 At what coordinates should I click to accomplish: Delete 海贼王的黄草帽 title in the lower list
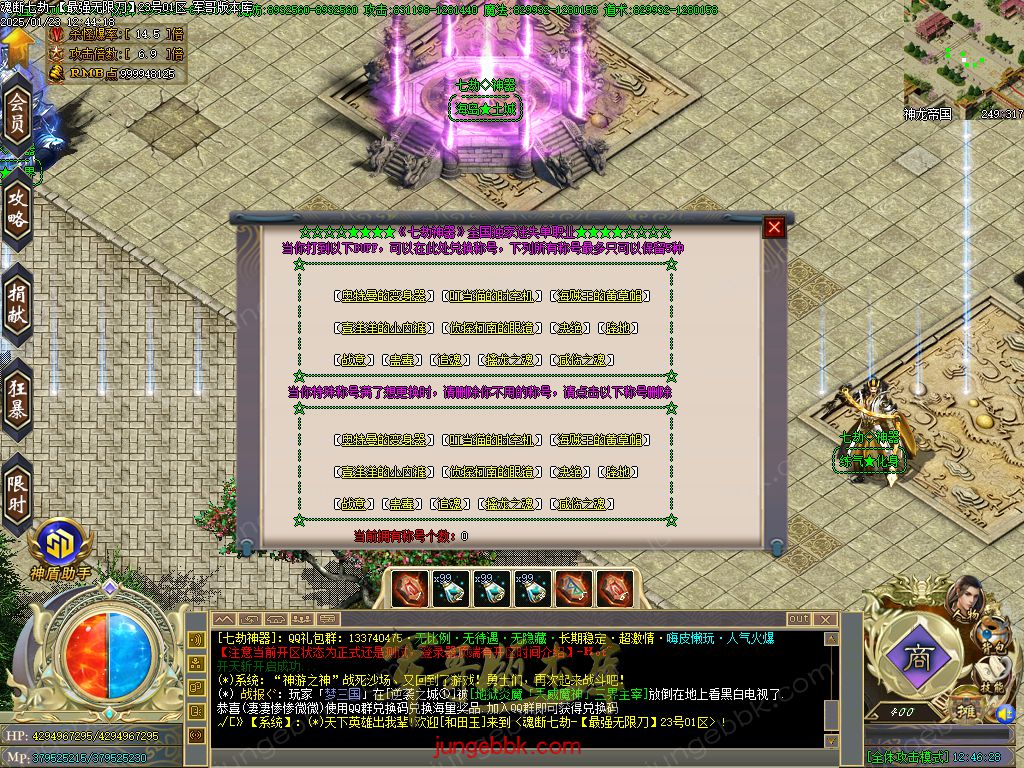point(600,440)
